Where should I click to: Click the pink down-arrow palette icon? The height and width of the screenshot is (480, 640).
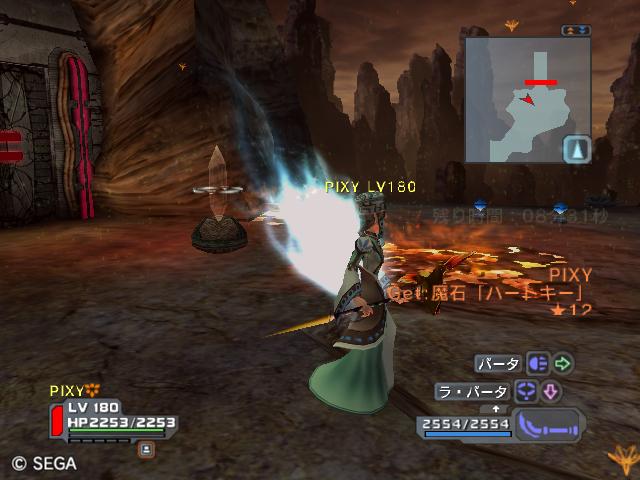click(x=552, y=392)
